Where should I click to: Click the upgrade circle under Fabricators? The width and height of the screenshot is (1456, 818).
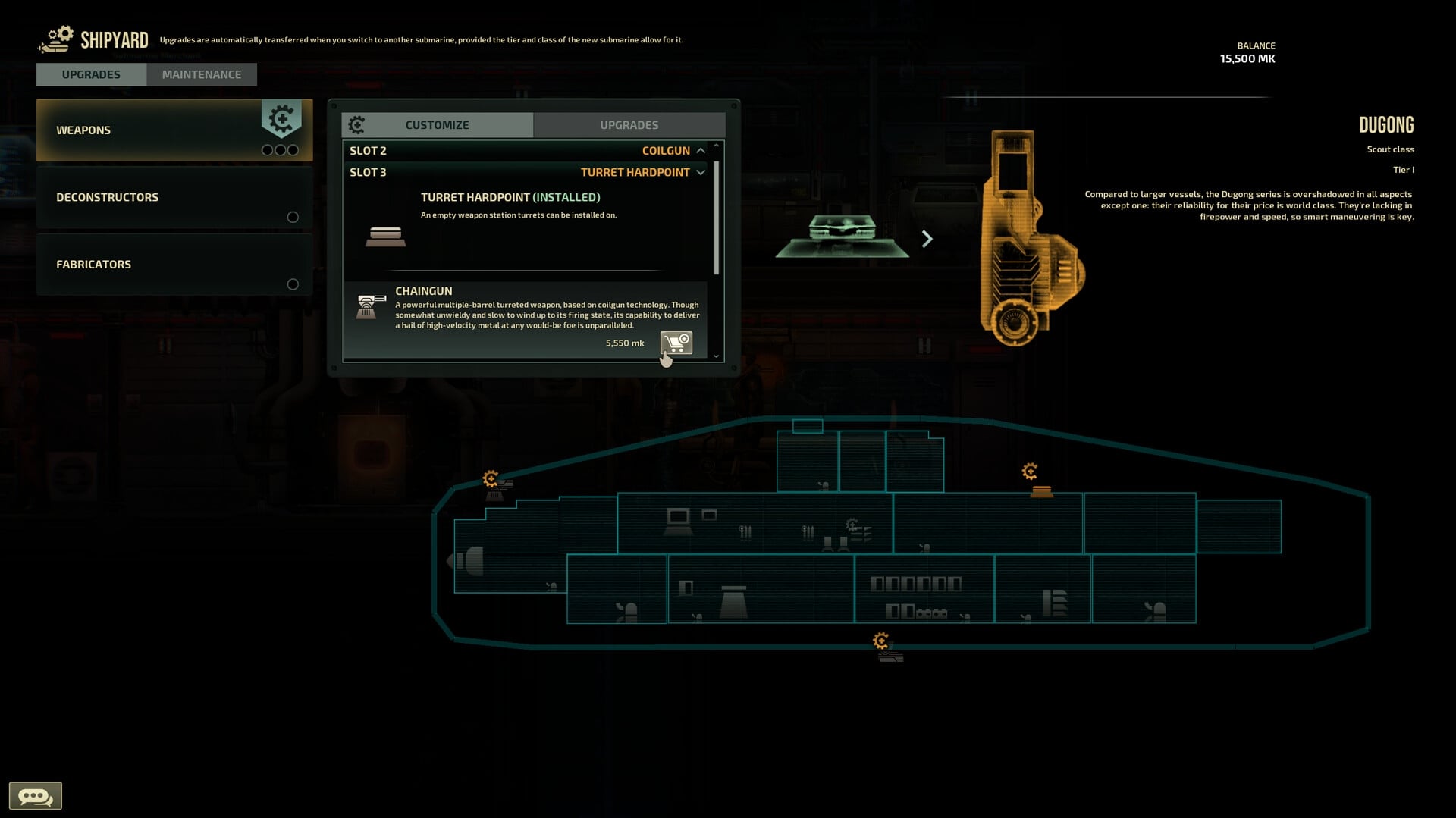coord(293,284)
